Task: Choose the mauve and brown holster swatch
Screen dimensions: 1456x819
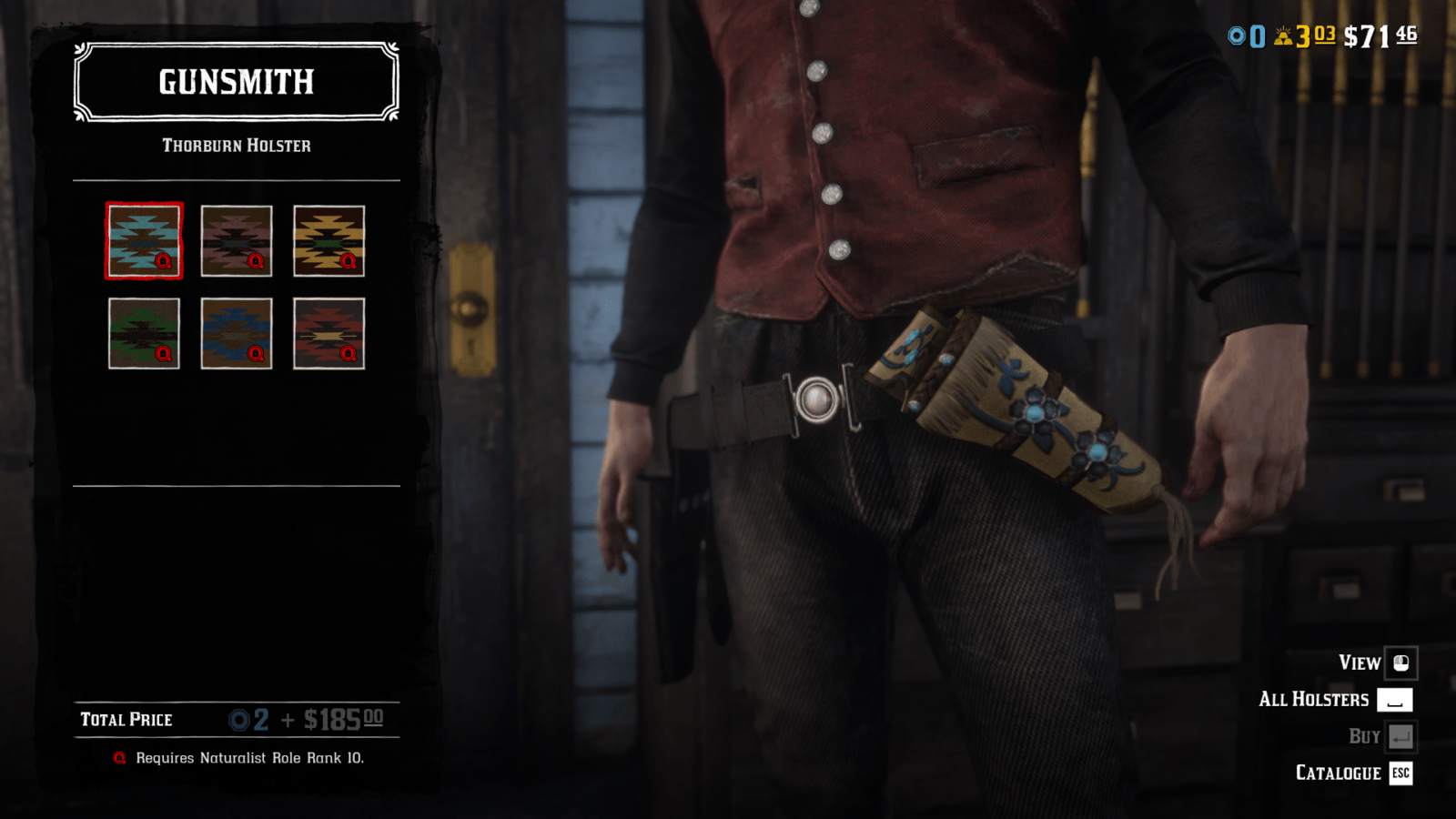Action: pos(237,240)
